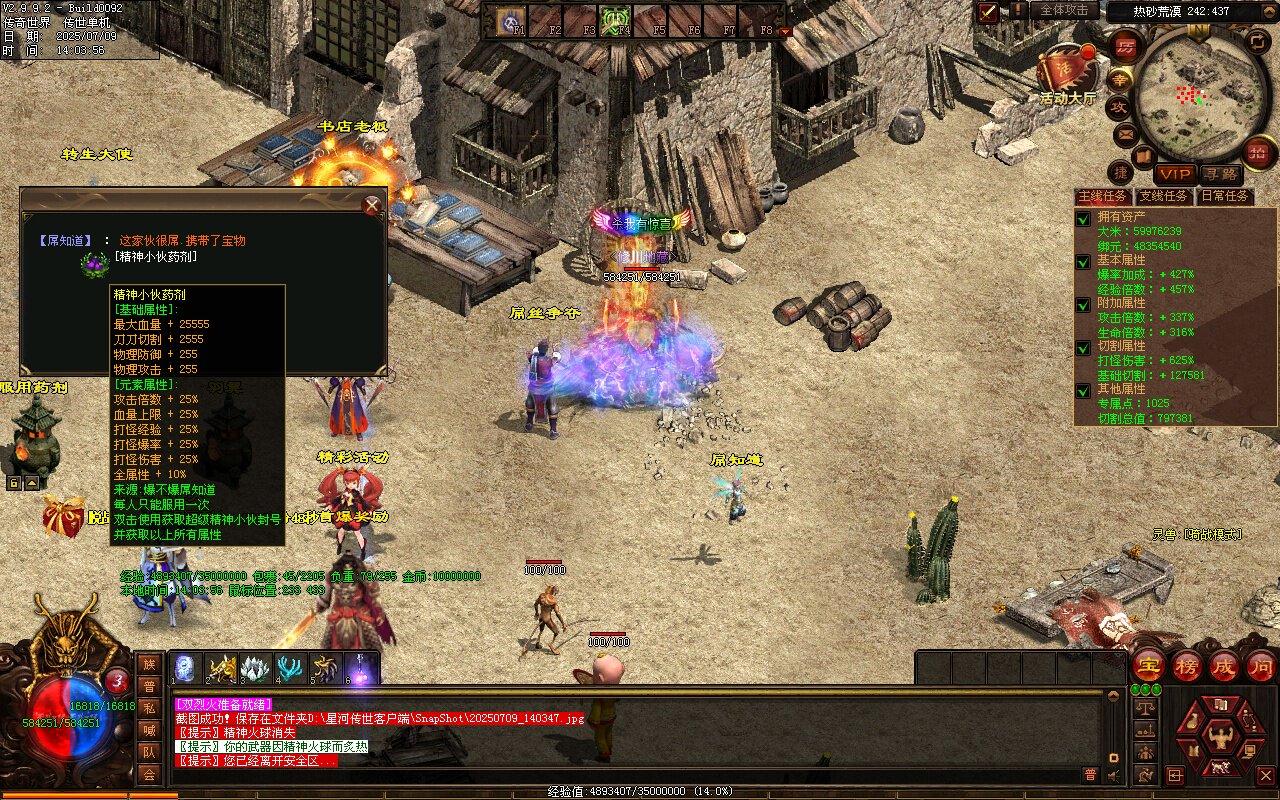Select the 私 private chat channel
Screen dimensions: 1280x800
point(149,708)
